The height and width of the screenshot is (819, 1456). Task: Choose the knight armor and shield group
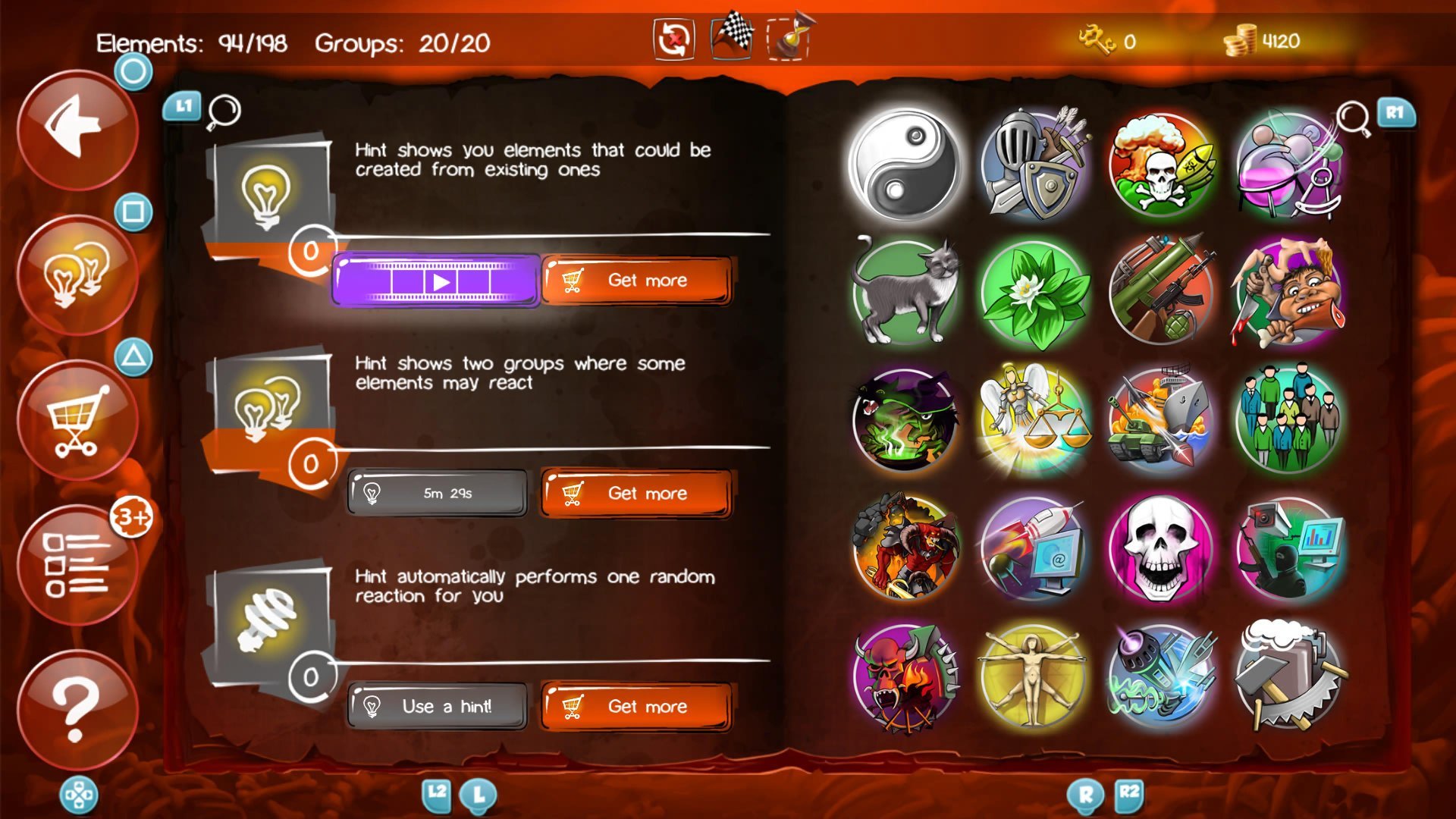click(1033, 165)
